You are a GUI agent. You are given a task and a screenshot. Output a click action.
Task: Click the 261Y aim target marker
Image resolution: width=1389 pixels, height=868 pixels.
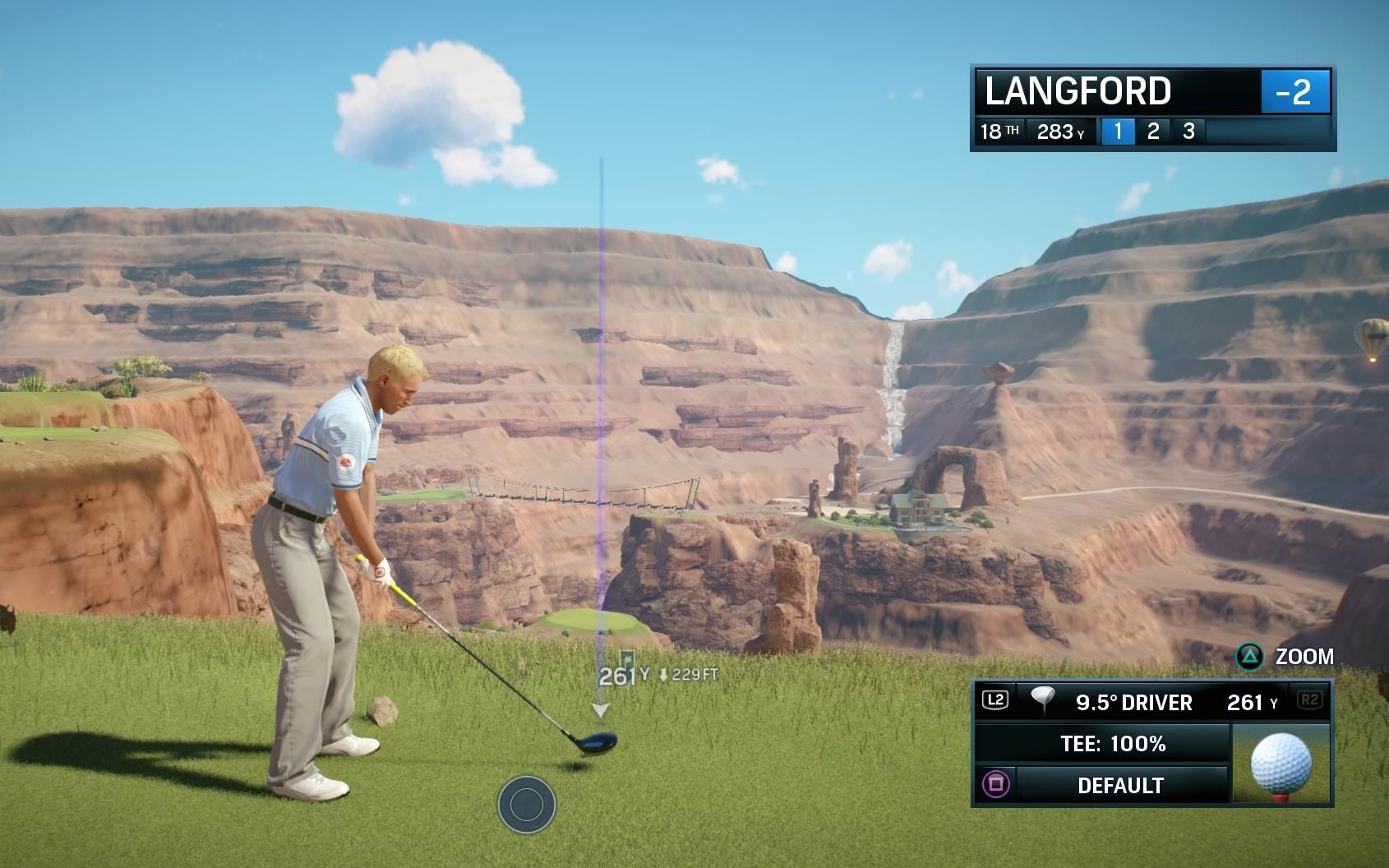tap(617, 676)
